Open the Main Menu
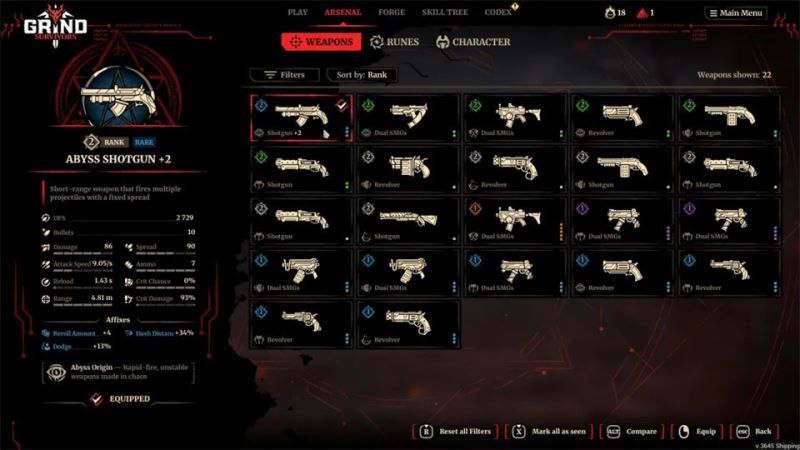The width and height of the screenshot is (800, 450). tap(736, 13)
